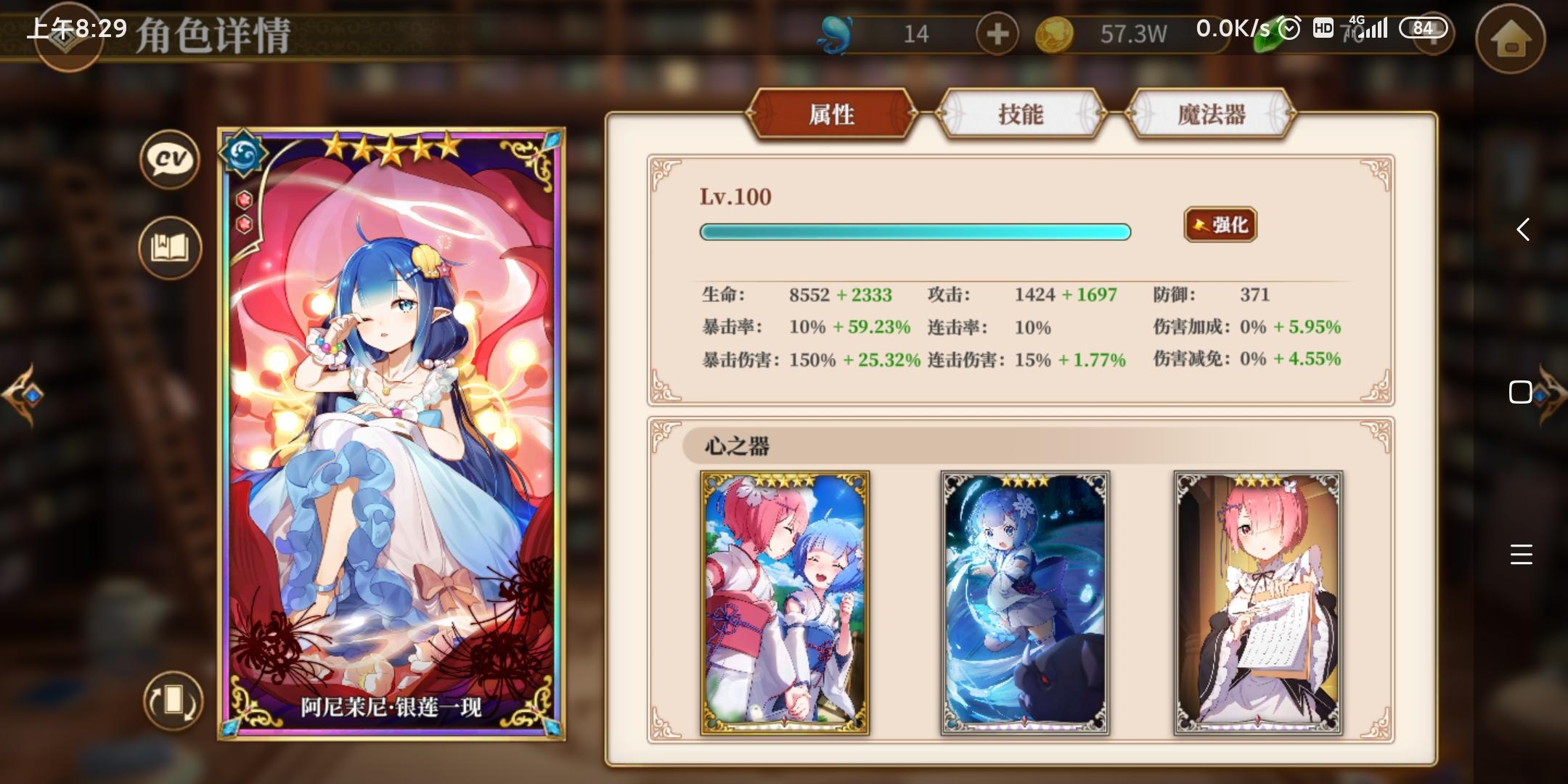Tap the Lv.100 experience progress bar
This screenshot has width=1568, height=784.
point(915,232)
